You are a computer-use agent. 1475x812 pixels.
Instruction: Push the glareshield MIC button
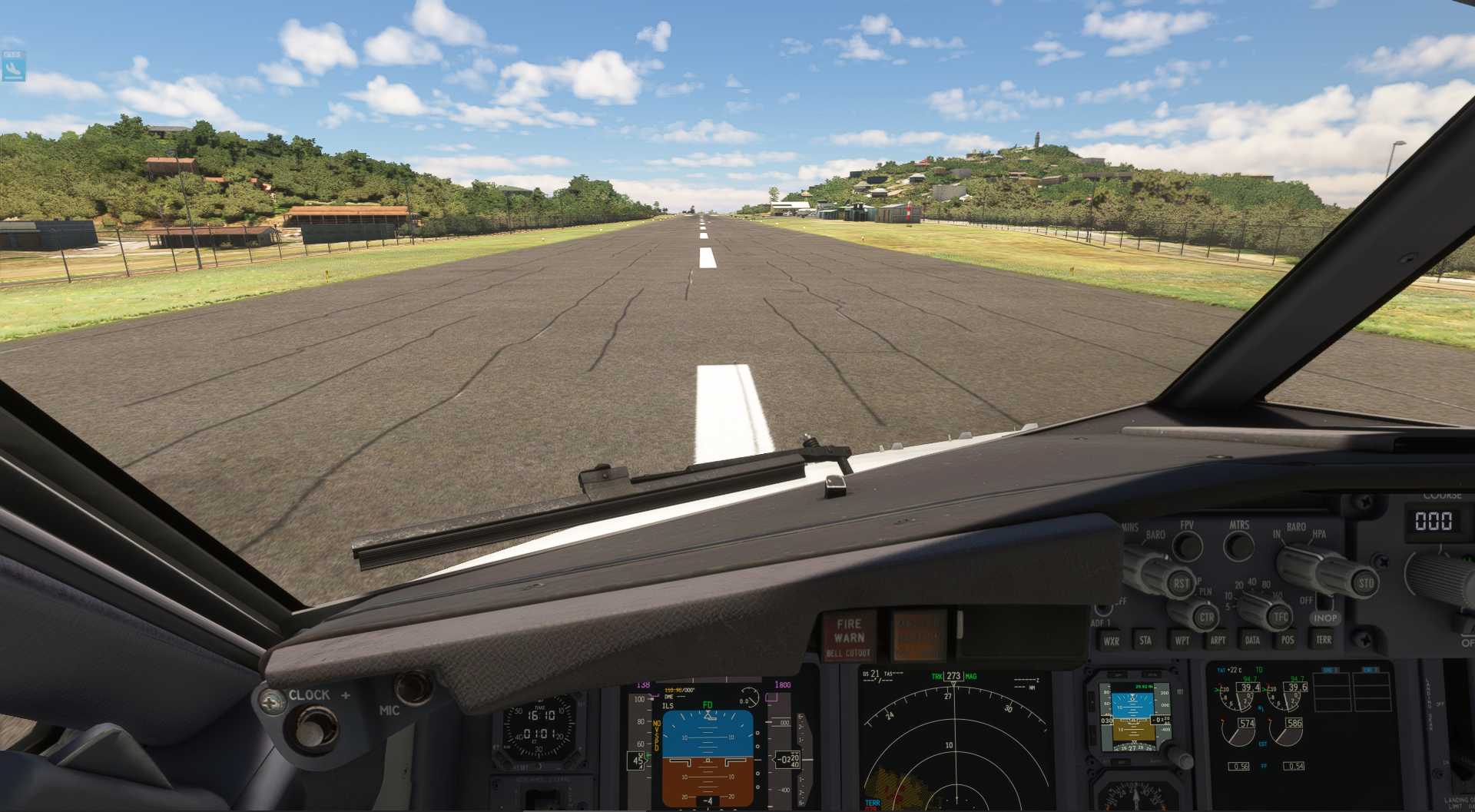click(x=413, y=688)
